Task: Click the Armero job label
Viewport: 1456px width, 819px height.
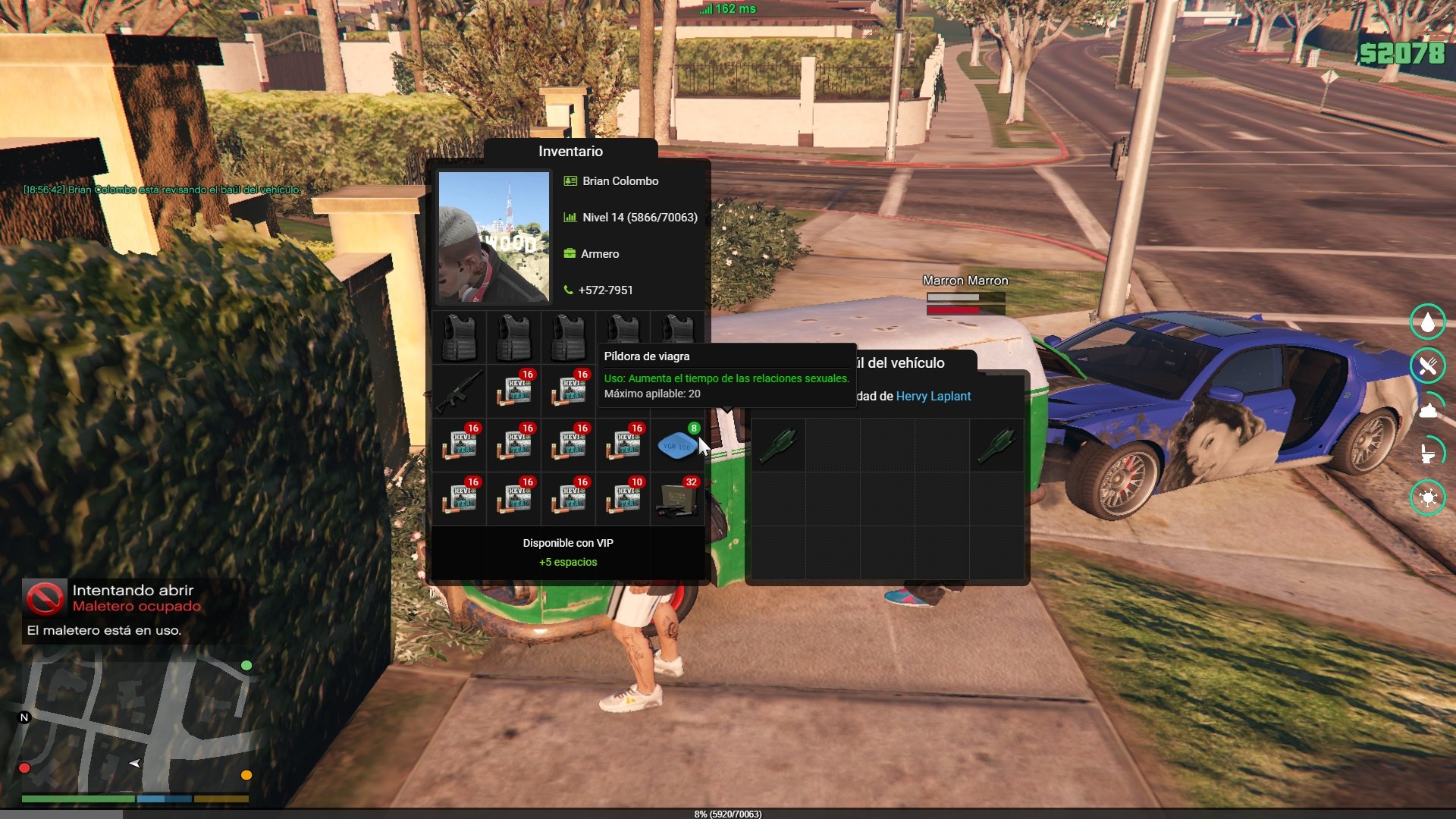Action: pyautogui.click(x=599, y=254)
